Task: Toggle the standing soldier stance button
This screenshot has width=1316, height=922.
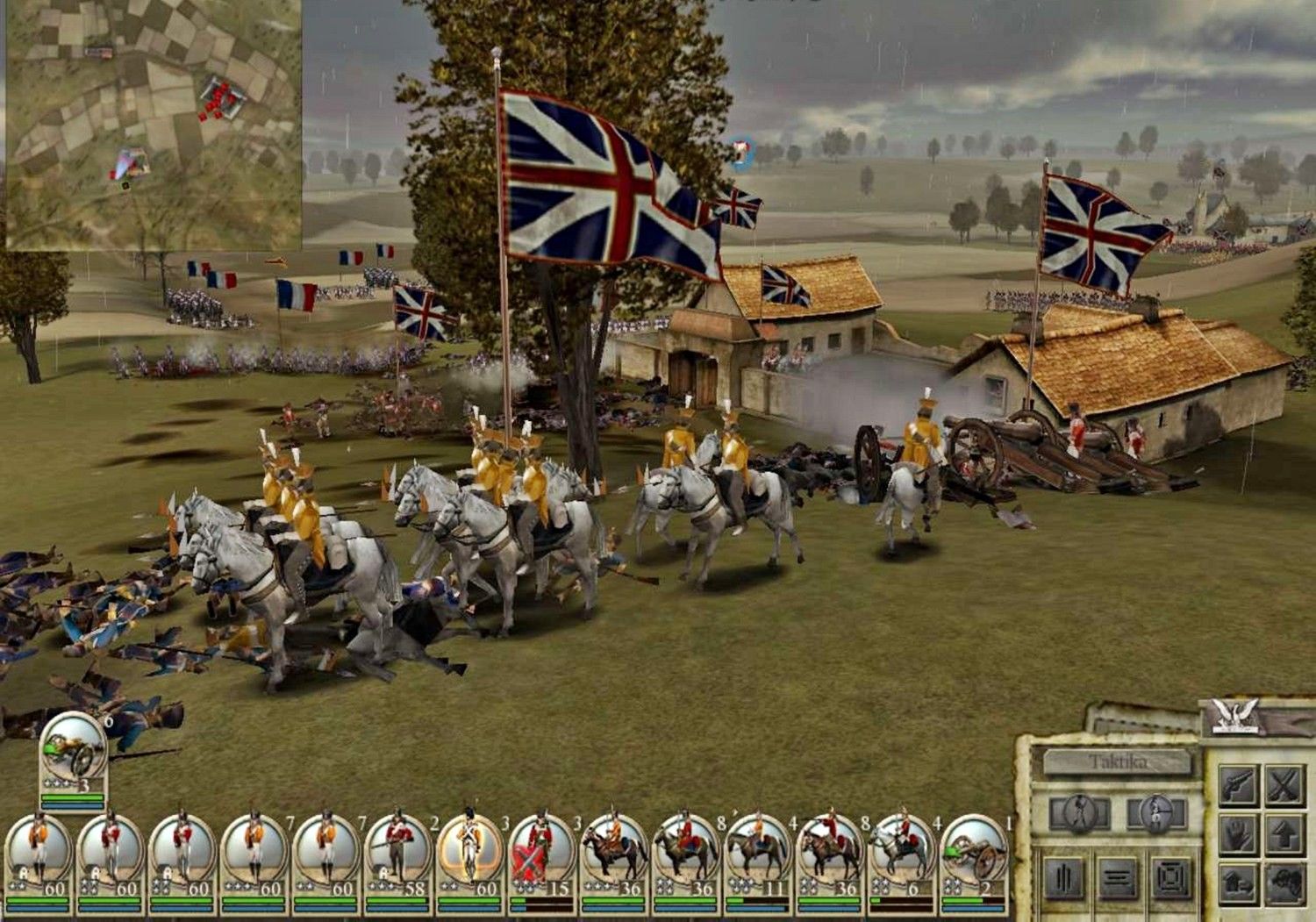Action: tap(1078, 814)
